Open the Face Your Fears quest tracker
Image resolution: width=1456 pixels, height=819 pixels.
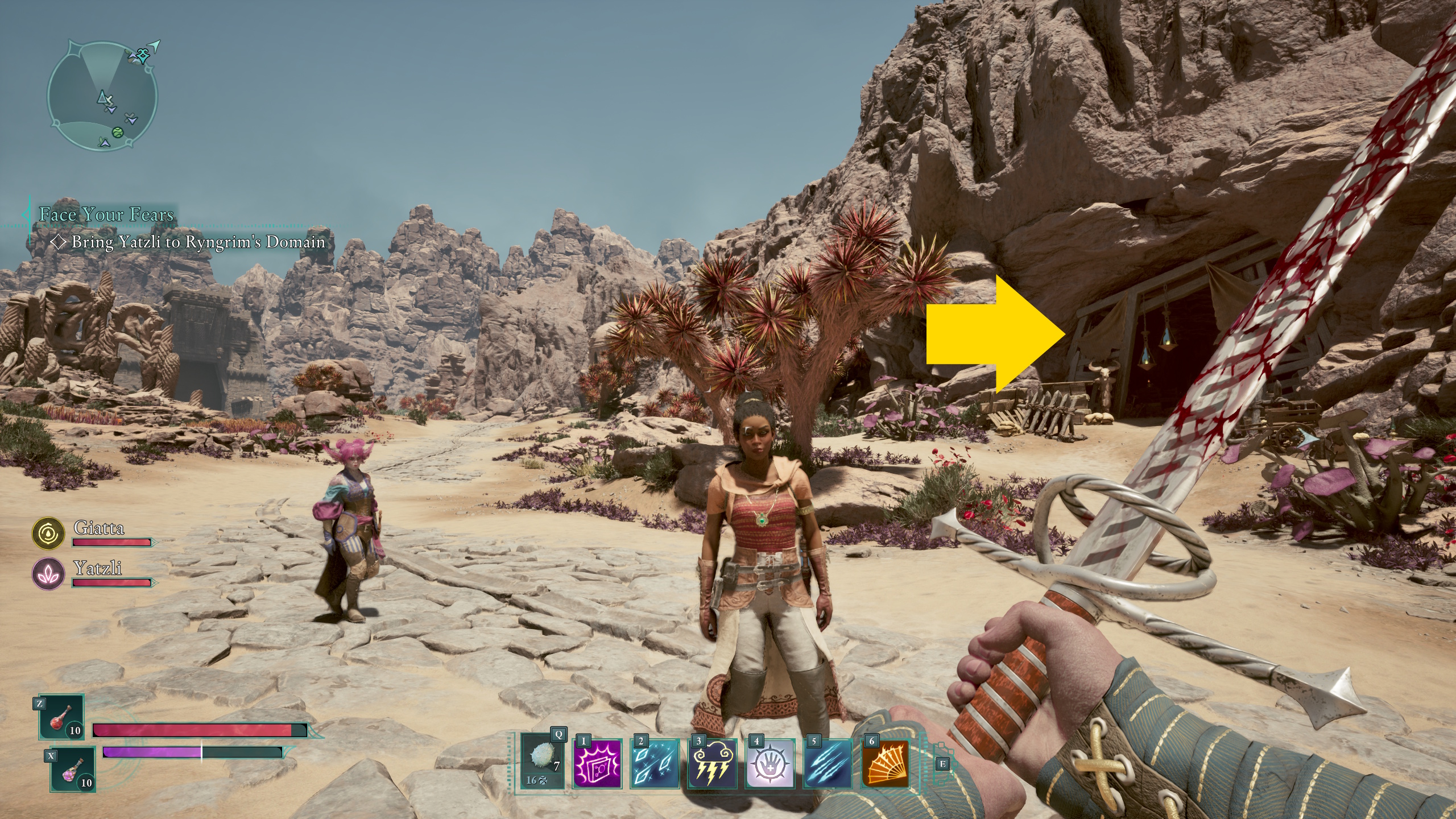click(x=106, y=214)
